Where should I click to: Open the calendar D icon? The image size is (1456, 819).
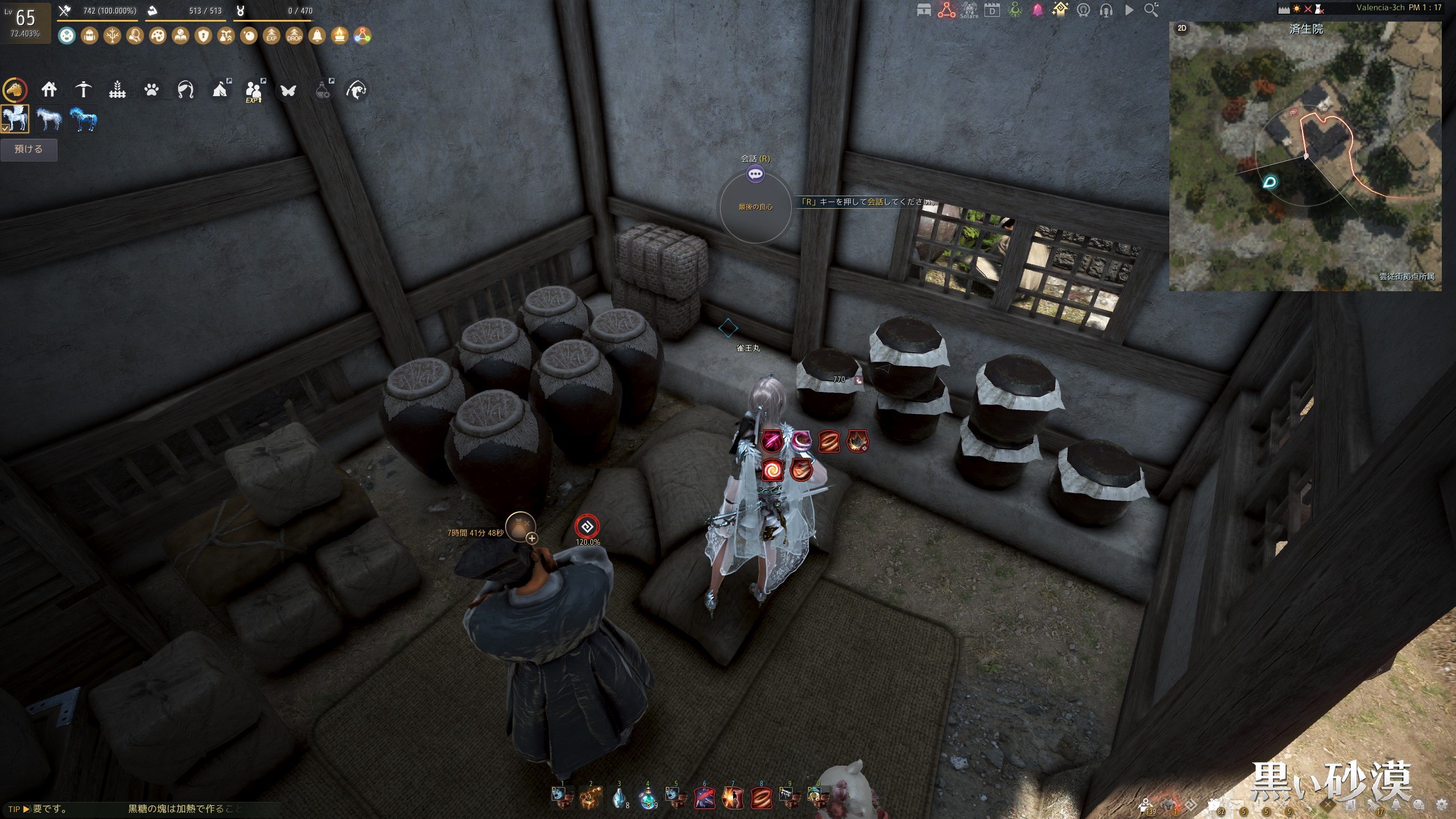click(x=992, y=10)
